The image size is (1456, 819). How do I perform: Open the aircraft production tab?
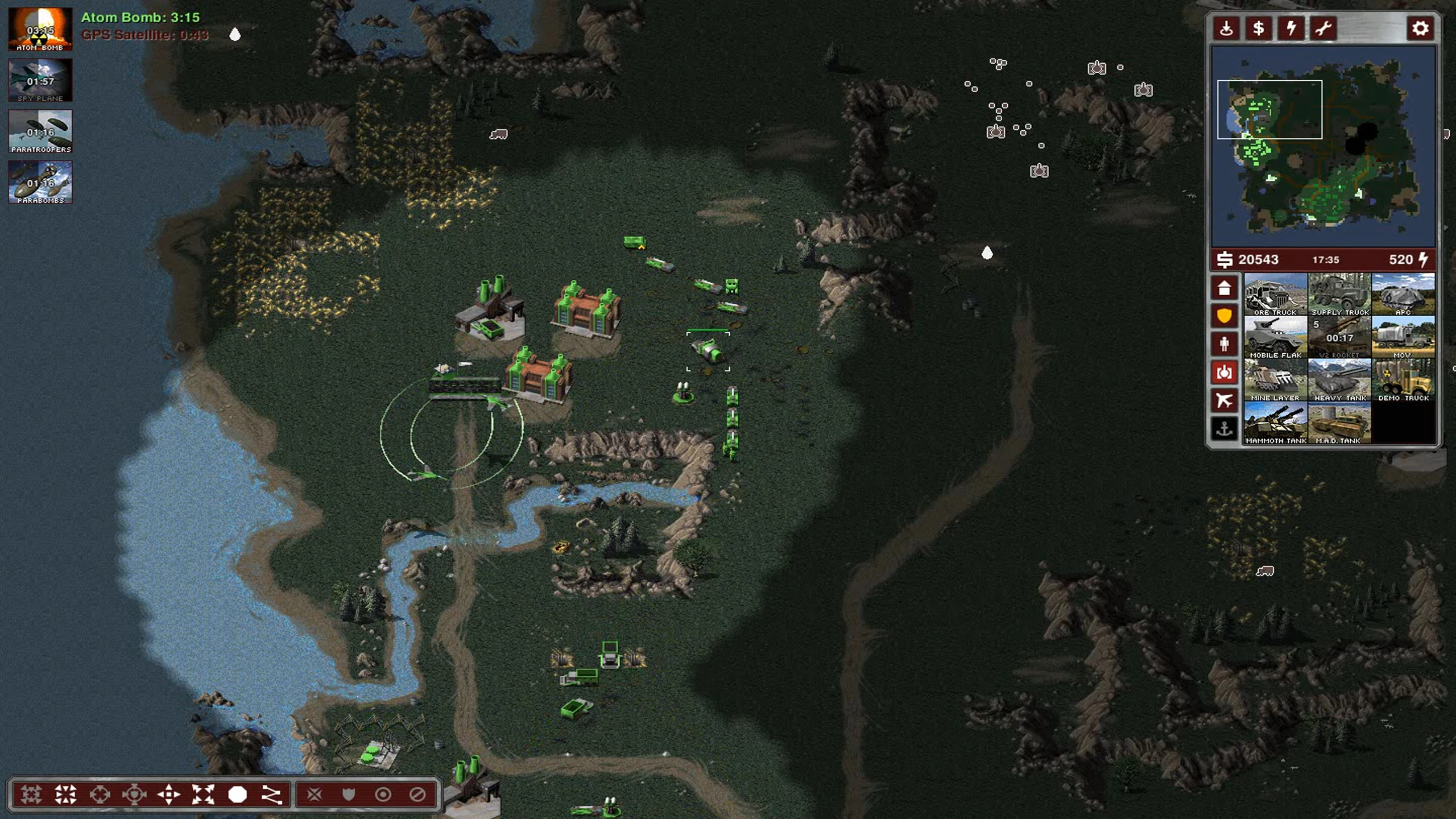tap(1224, 400)
